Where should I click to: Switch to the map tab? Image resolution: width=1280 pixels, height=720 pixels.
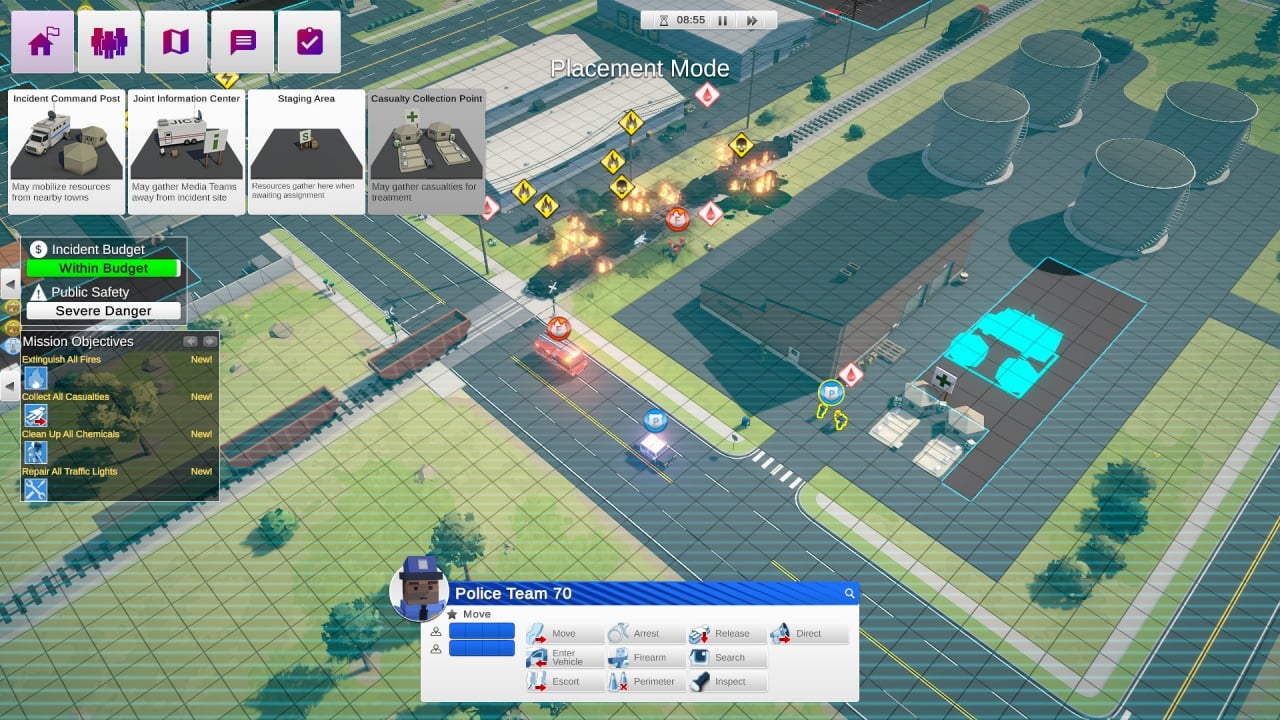tap(176, 43)
